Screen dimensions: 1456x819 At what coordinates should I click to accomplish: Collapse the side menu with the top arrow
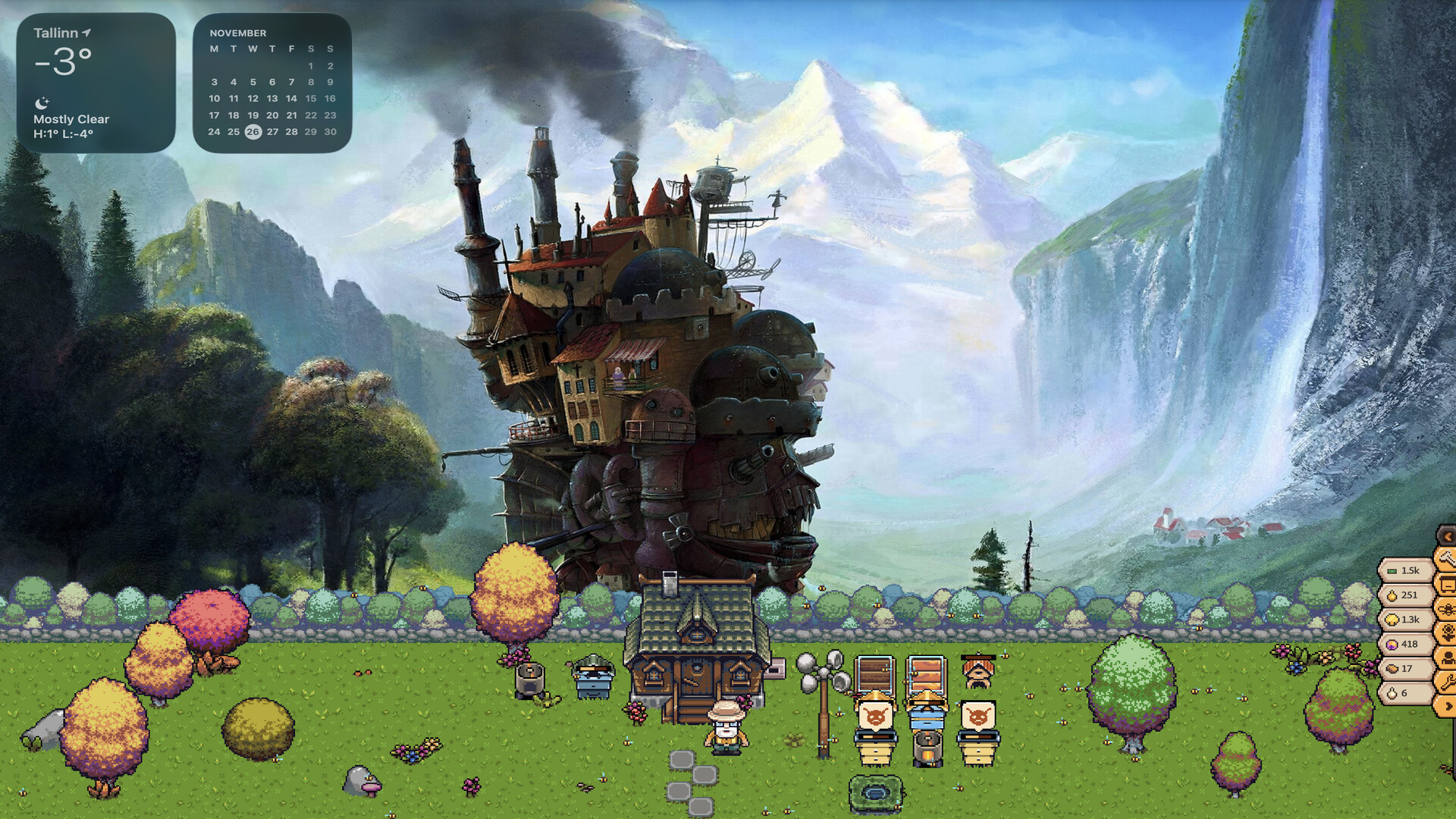[1447, 536]
